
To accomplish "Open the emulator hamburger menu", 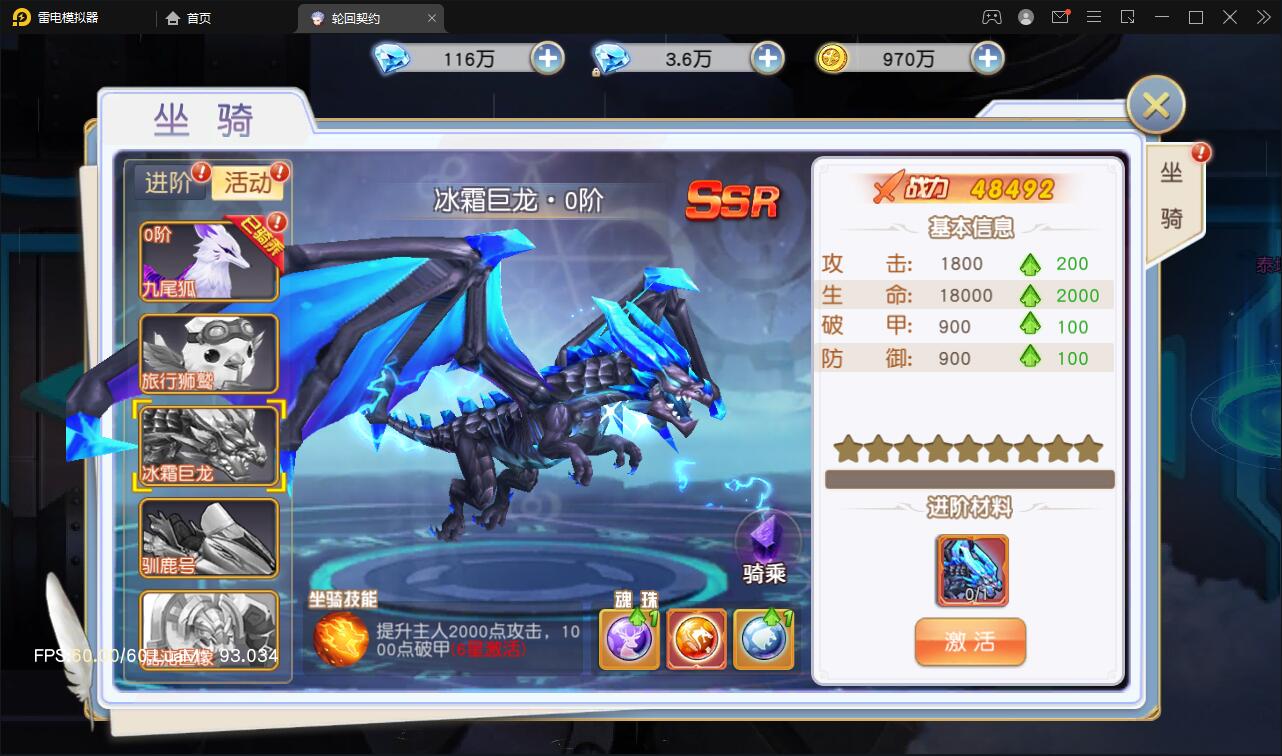I will (x=1094, y=17).
